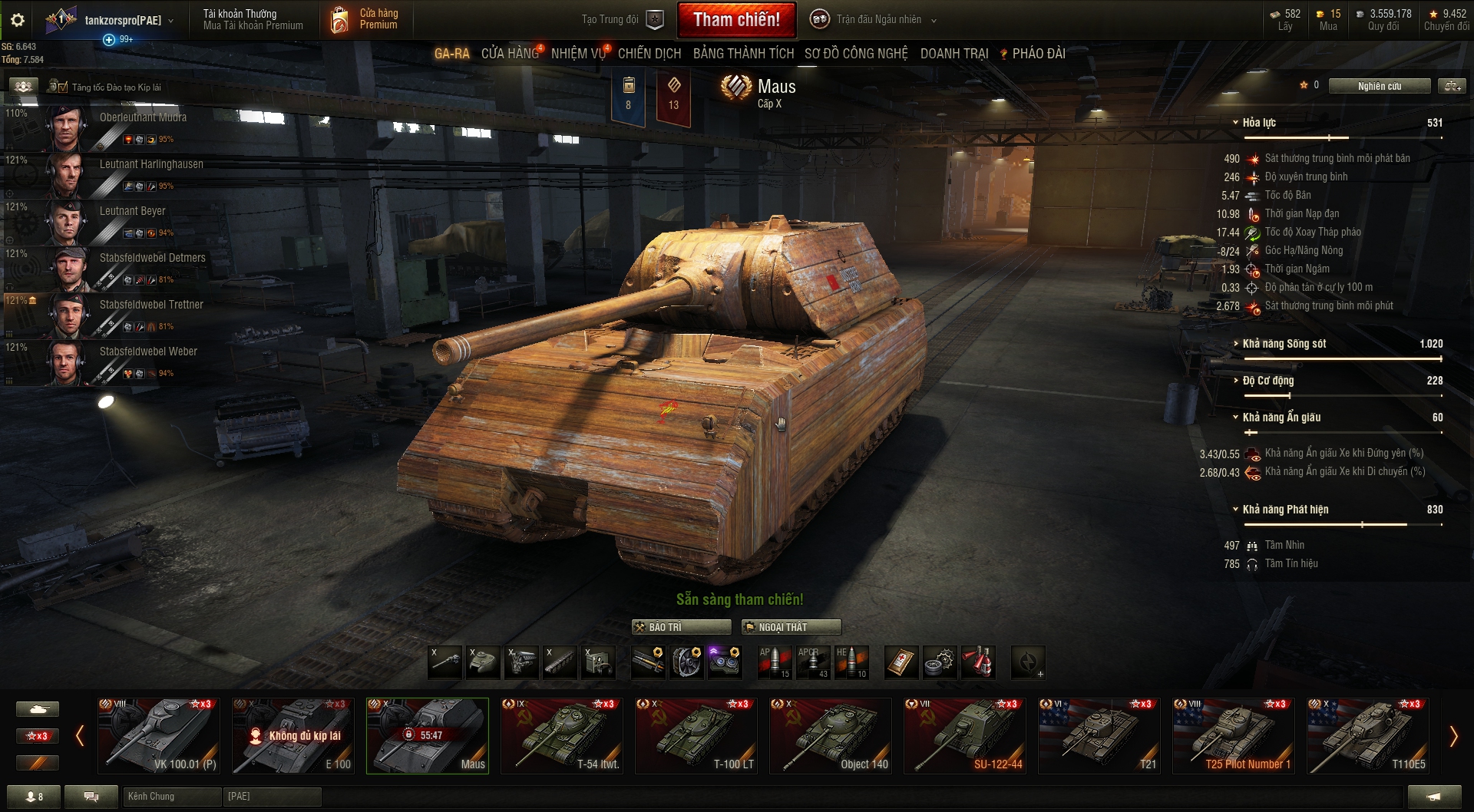Viewport: 1474px width, 812px height.
Task: Toggle the tank type carousel filter
Action: (37, 708)
